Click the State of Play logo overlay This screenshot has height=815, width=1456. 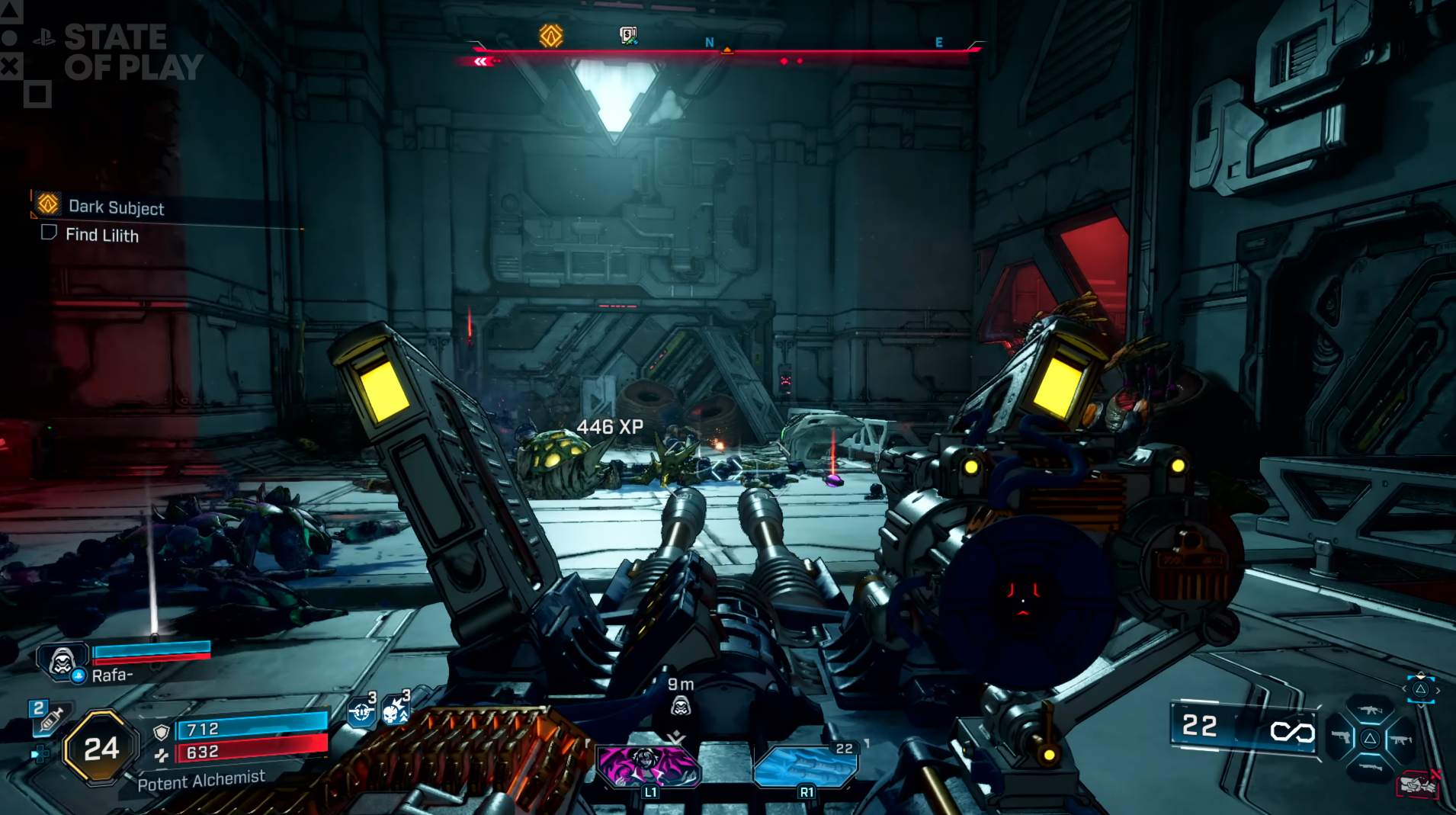point(114,52)
